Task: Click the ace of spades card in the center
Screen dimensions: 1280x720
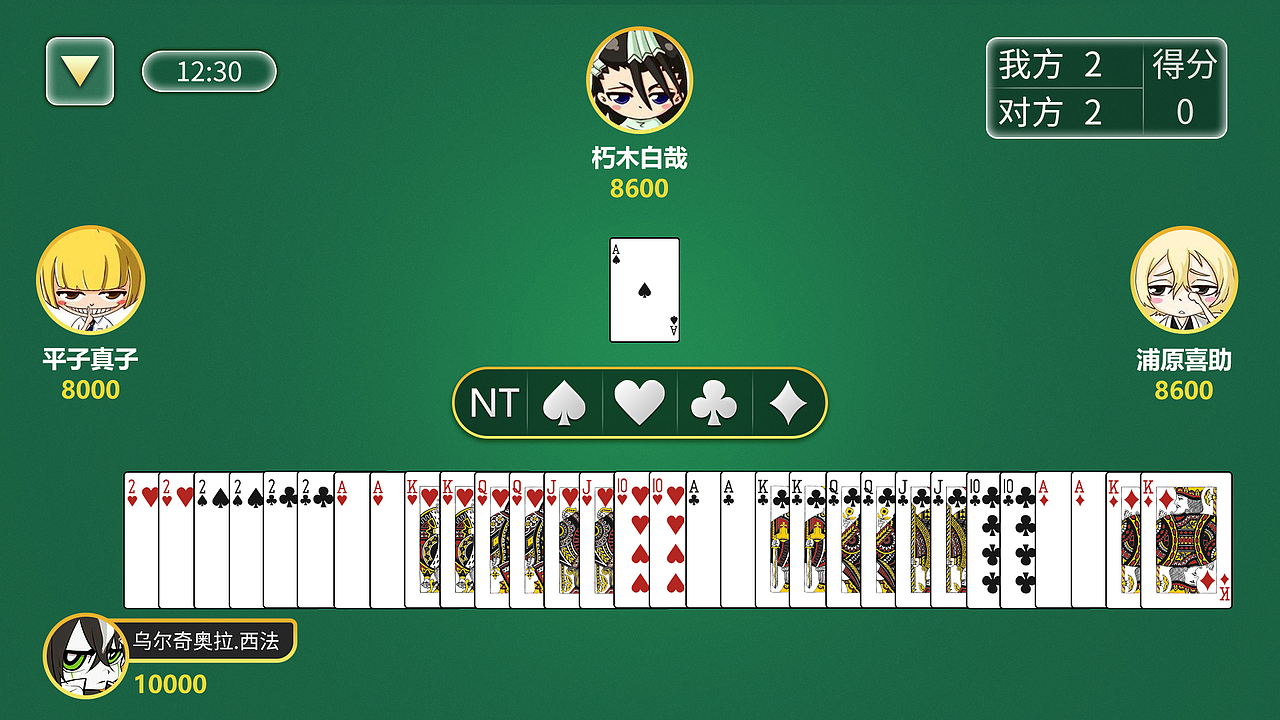Action: point(644,290)
